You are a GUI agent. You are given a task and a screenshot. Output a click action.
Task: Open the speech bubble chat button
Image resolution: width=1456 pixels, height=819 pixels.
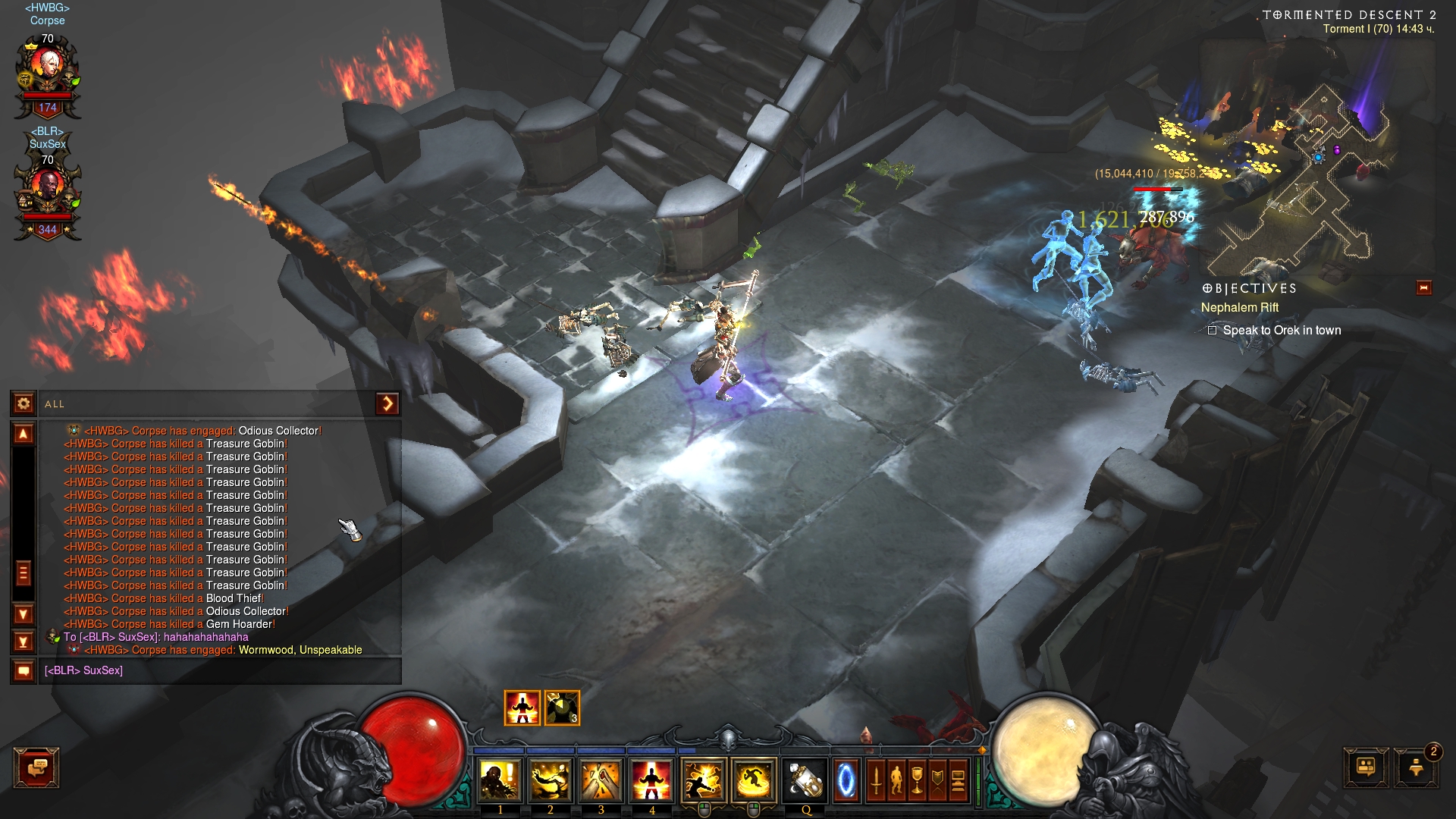36,768
